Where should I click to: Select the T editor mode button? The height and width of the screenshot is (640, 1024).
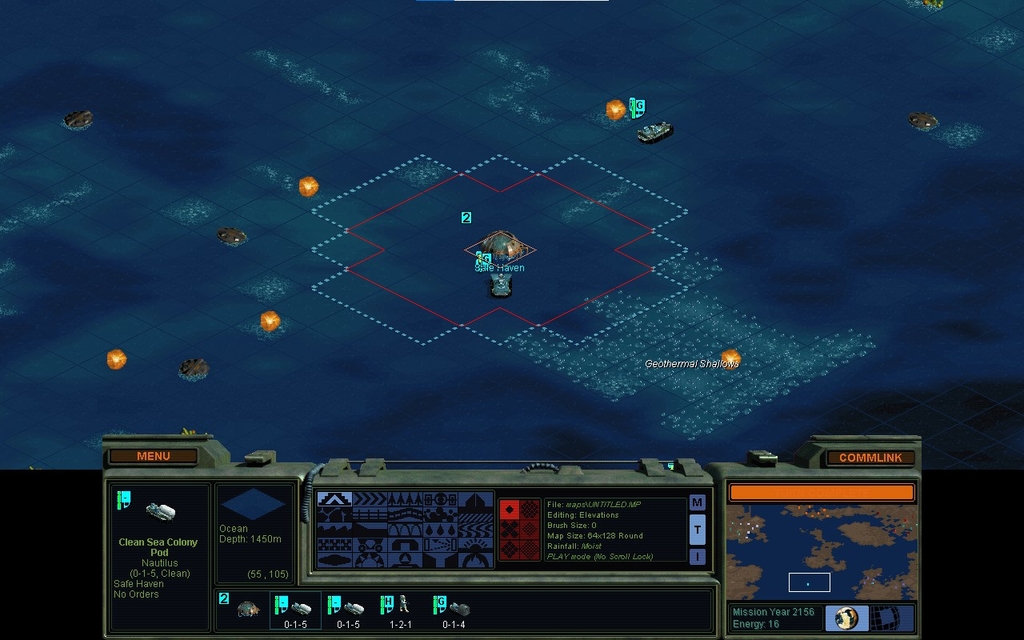(x=697, y=529)
